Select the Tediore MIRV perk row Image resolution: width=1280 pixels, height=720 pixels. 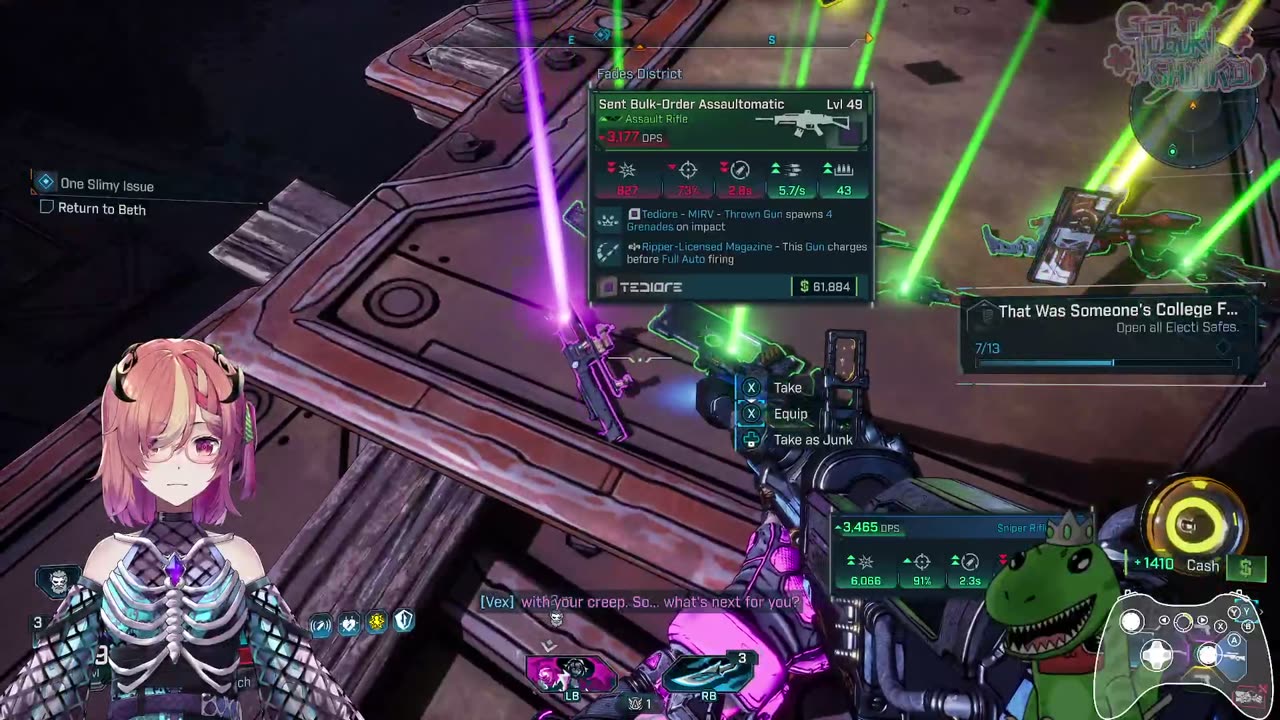730,220
